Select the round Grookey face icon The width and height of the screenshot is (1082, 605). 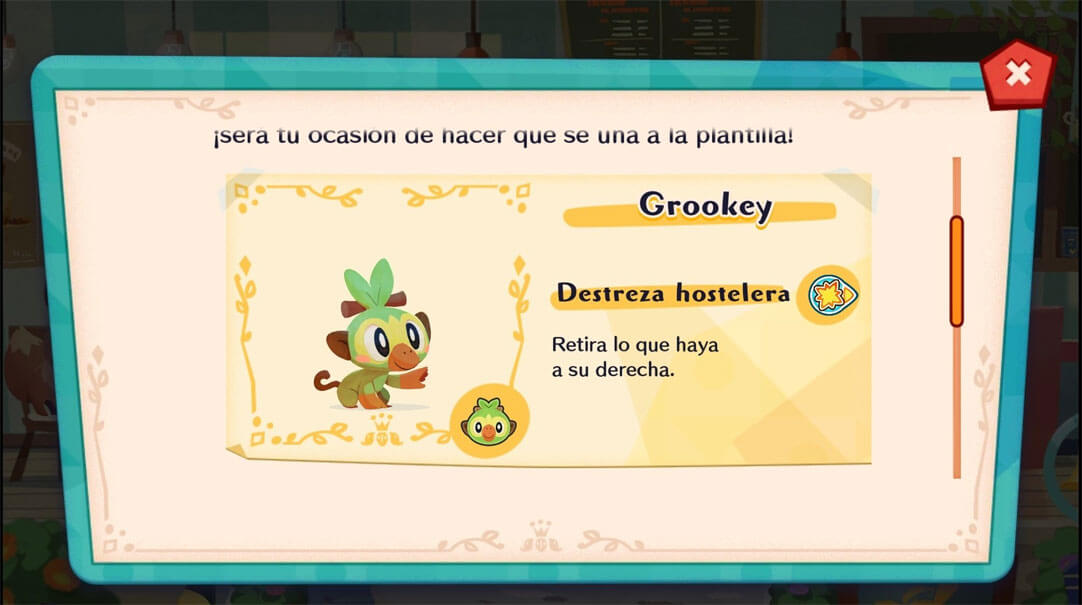[x=488, y=421]
